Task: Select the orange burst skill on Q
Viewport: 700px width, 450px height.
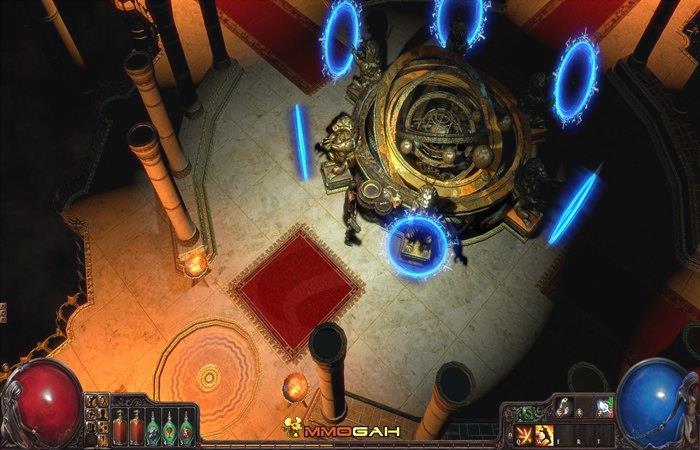Action: click(525, 433)
